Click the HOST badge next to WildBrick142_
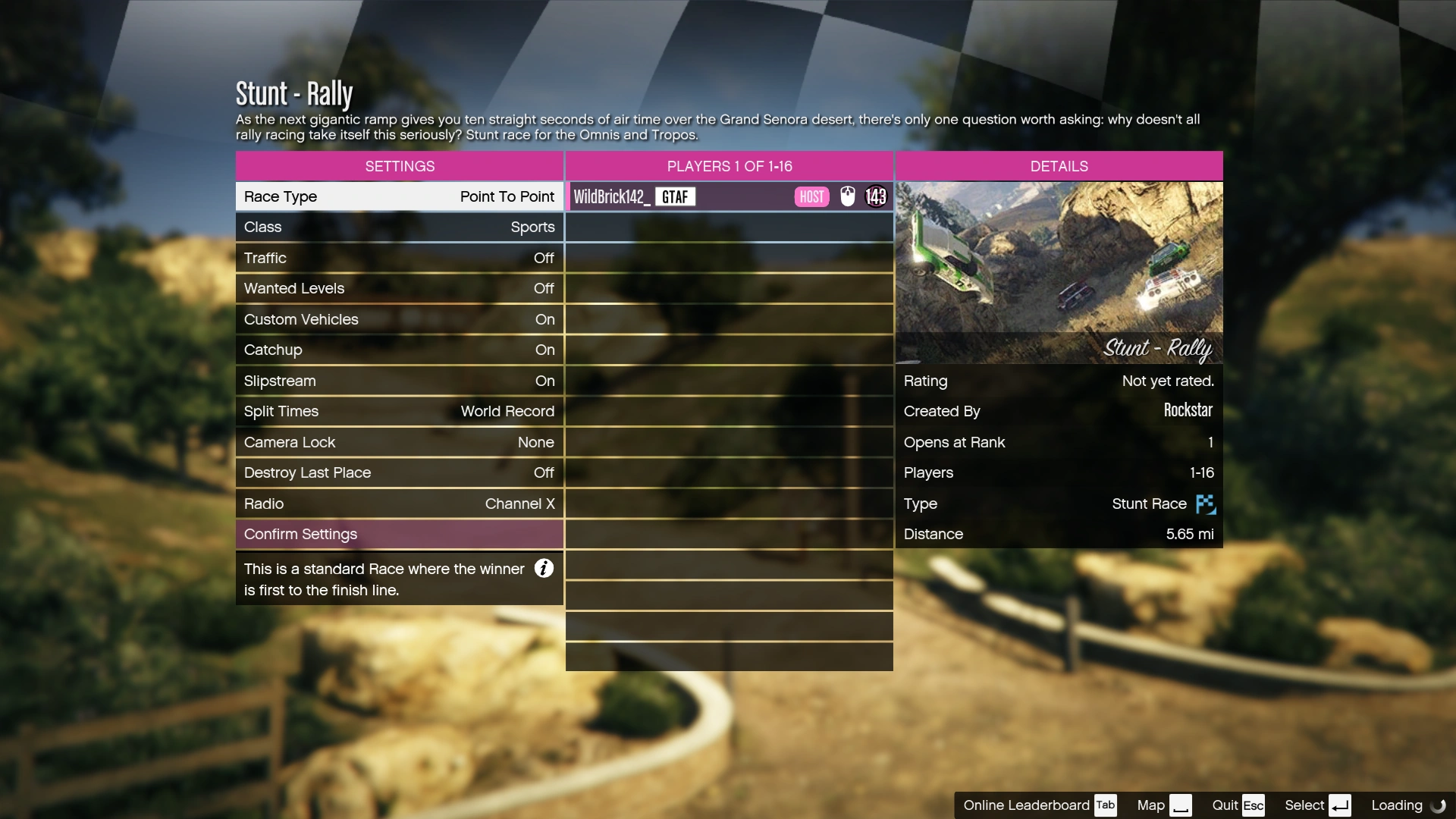 click(x=811, y=196)
